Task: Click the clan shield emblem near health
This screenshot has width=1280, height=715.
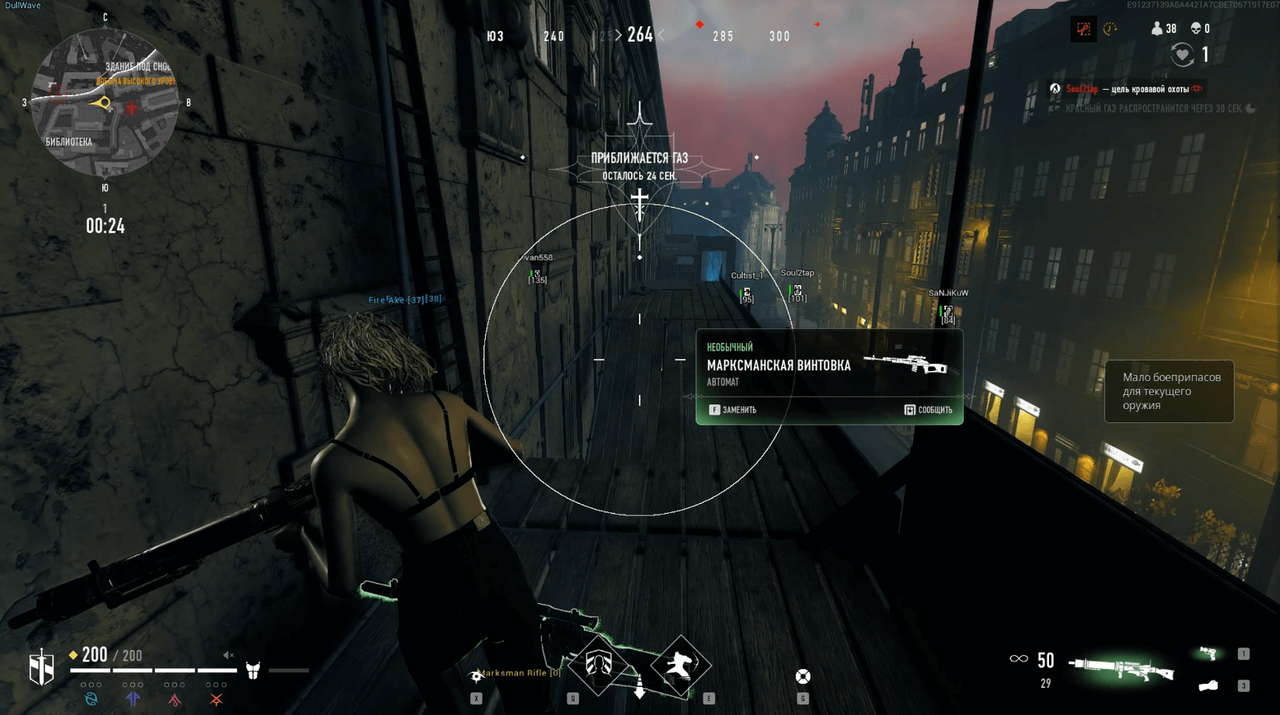Action: [41, 667]
